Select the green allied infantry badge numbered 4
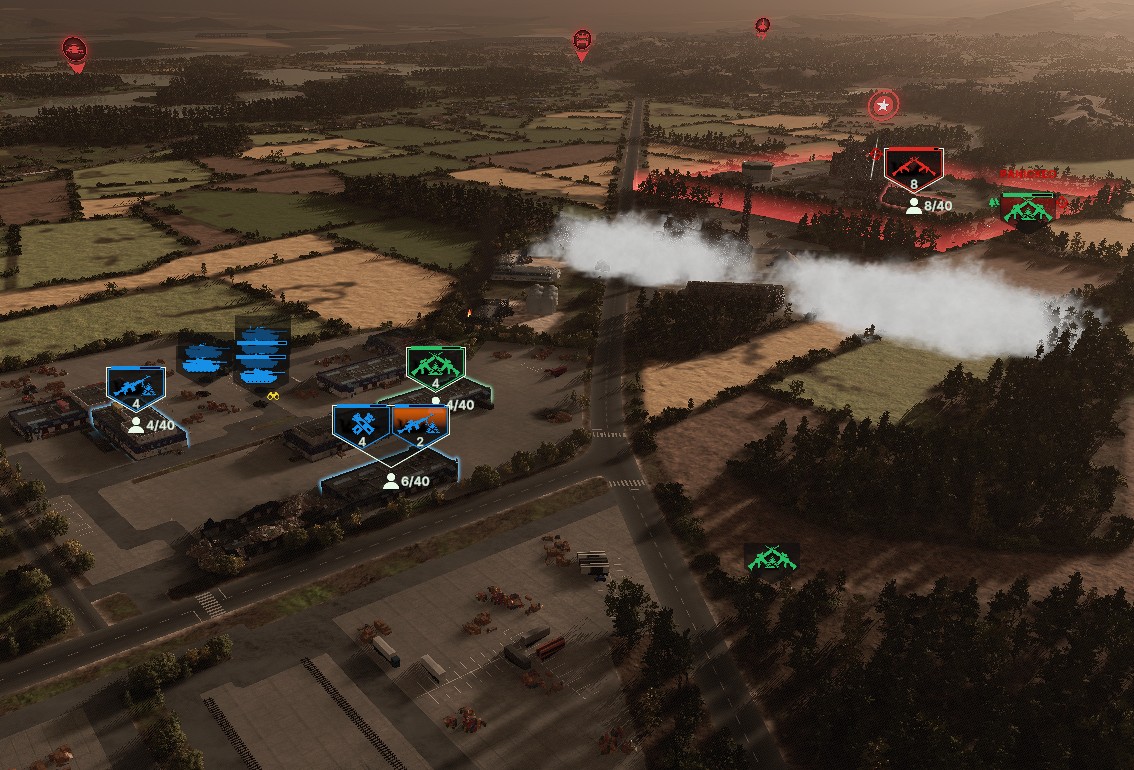 pyautogui.click(x=436, y=368)
